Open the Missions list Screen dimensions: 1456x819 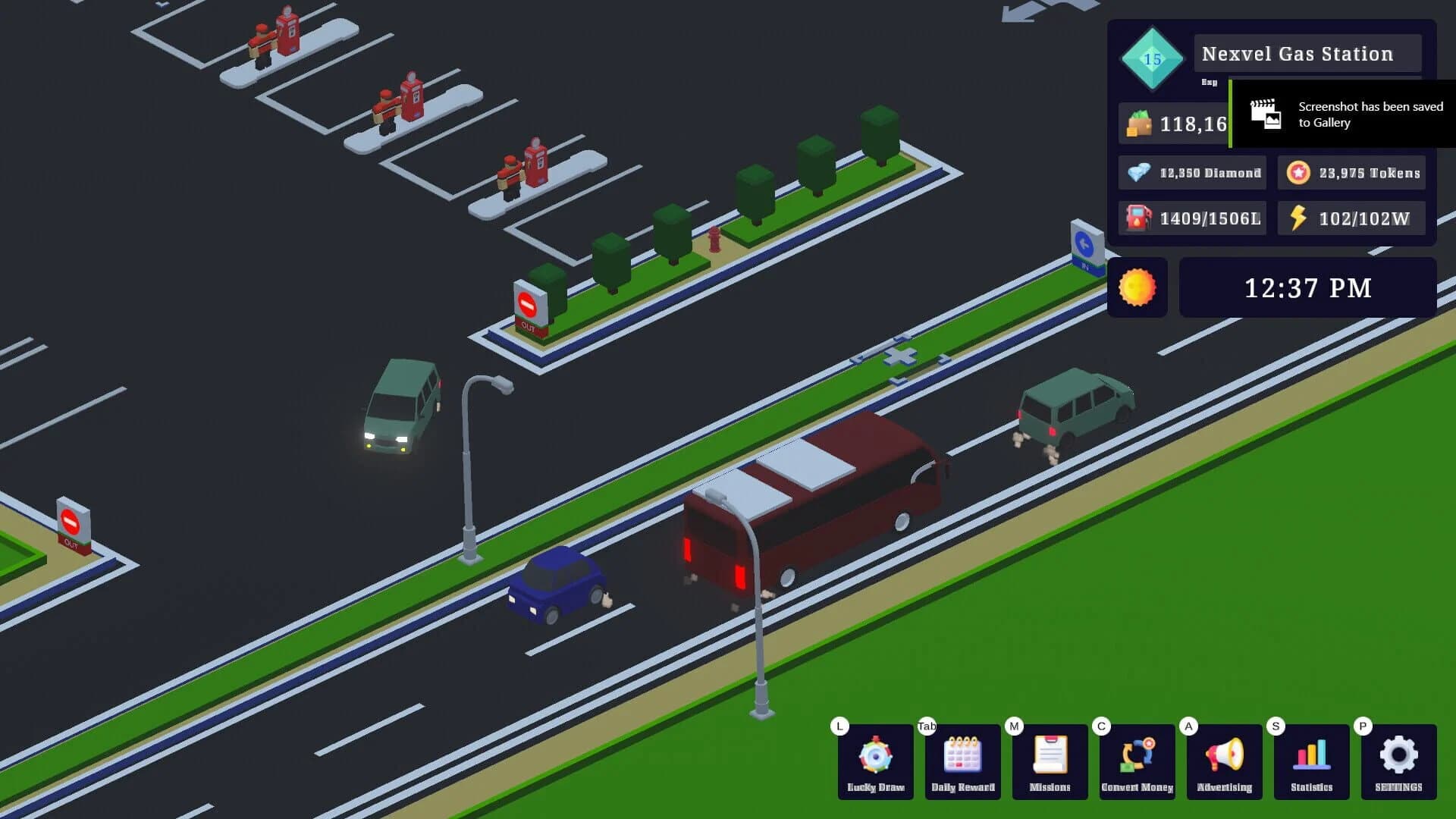[1050, 762]
